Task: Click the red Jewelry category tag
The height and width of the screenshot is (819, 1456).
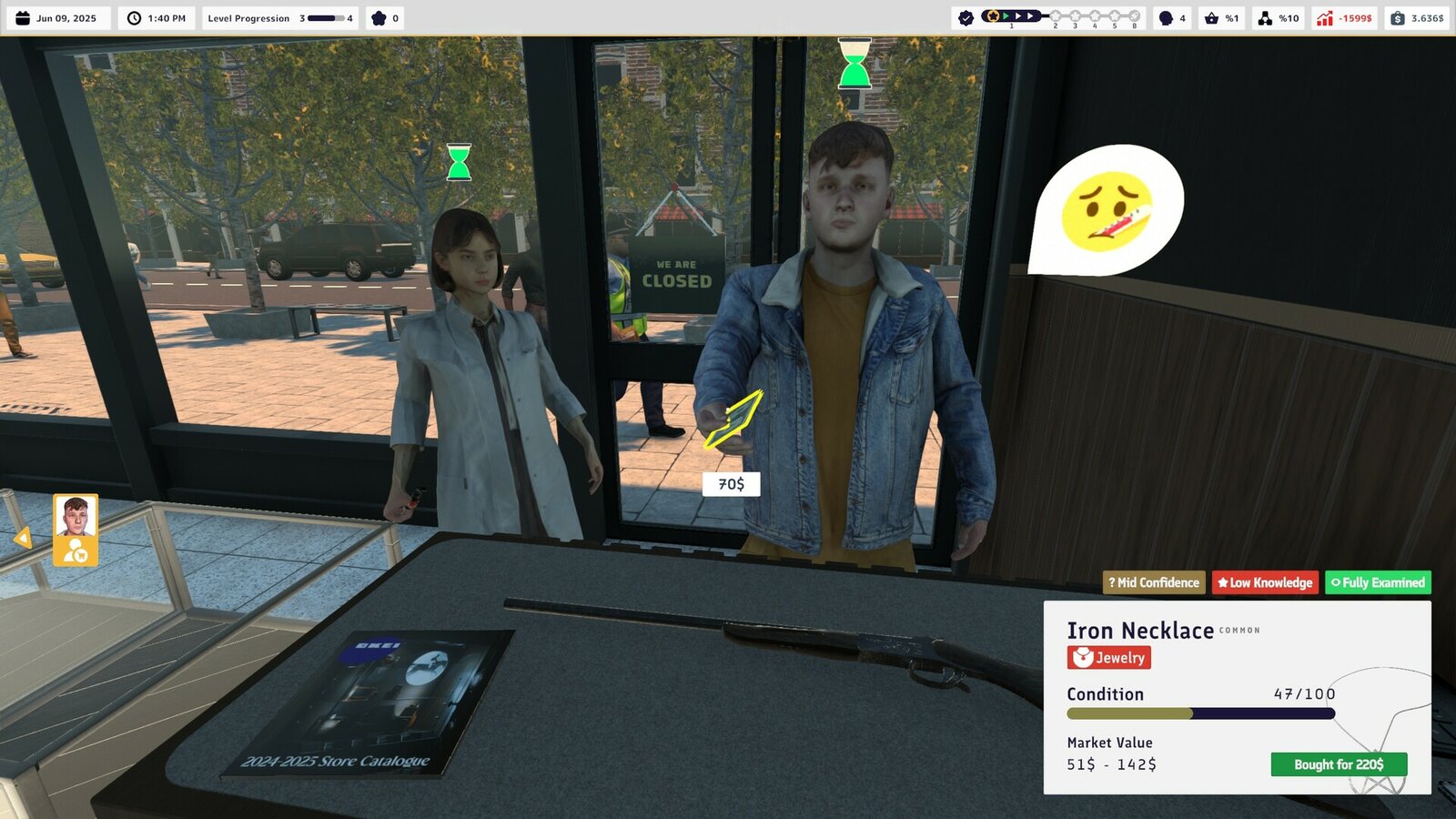Action: point(1107,657)
